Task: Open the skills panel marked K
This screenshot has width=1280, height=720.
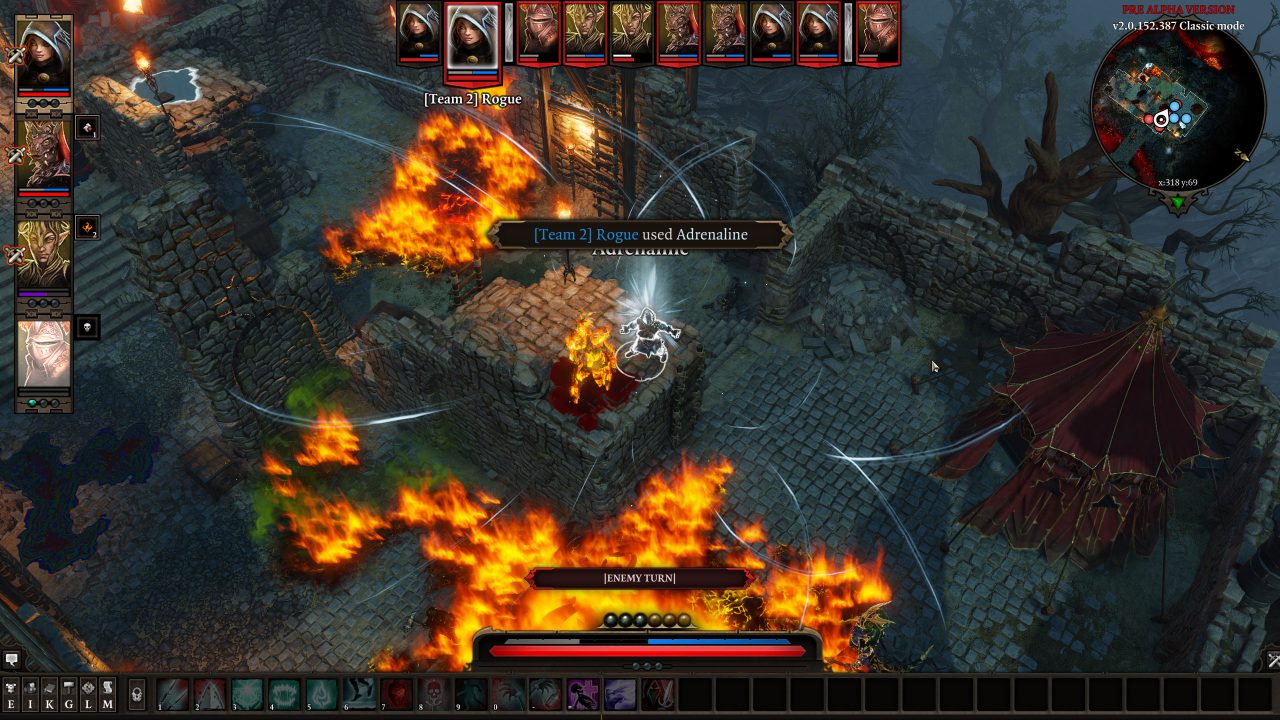Action: coord(49,691)
